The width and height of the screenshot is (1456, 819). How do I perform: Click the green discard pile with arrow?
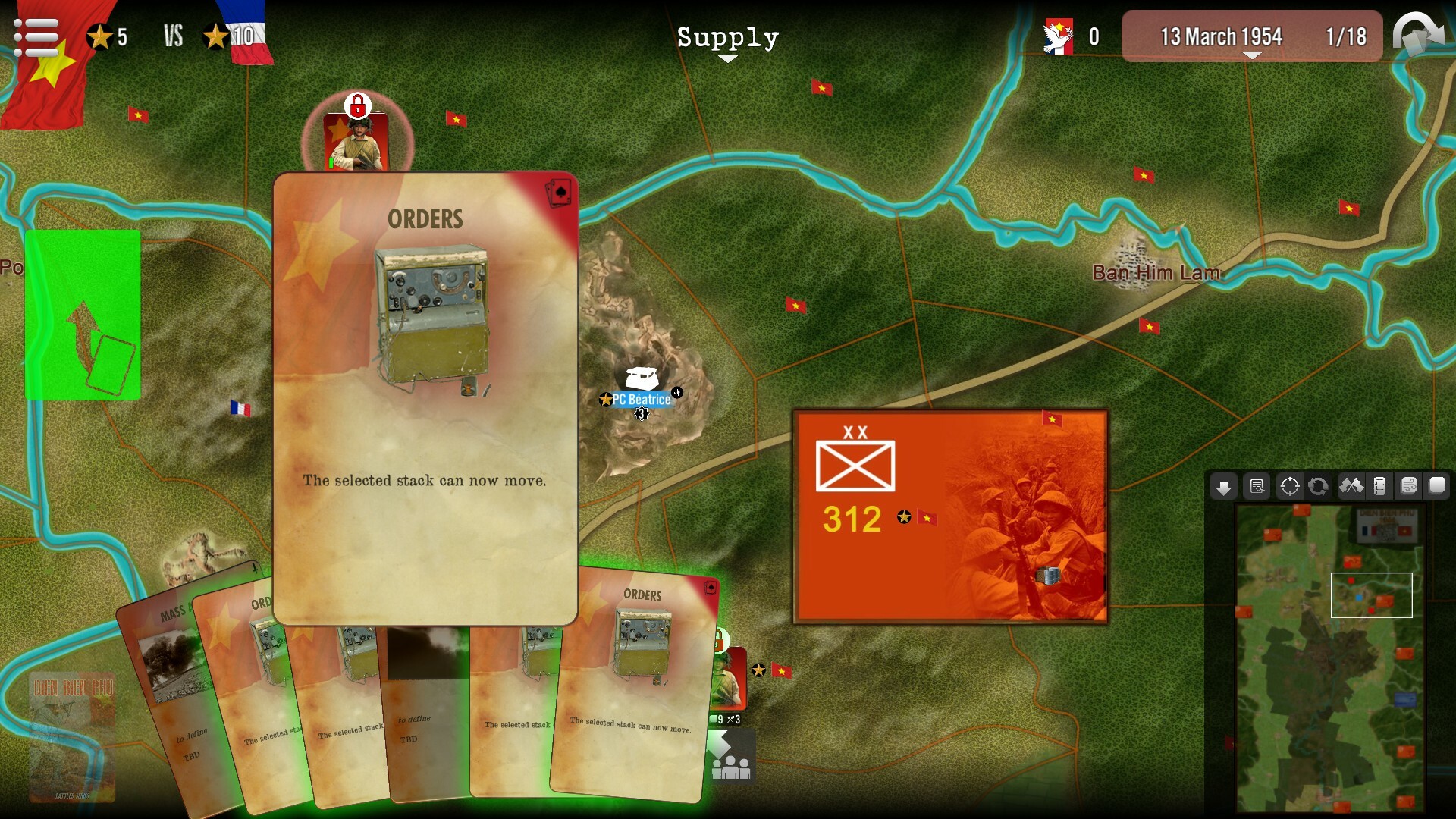click(x=82, y=313)
